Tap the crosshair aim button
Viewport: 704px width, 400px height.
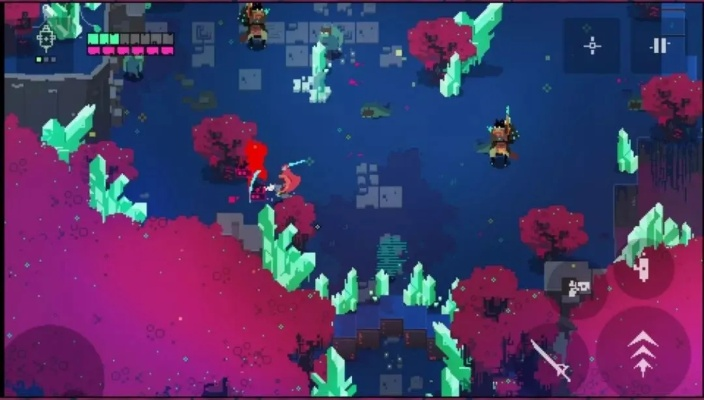click(x=593, y=45)
